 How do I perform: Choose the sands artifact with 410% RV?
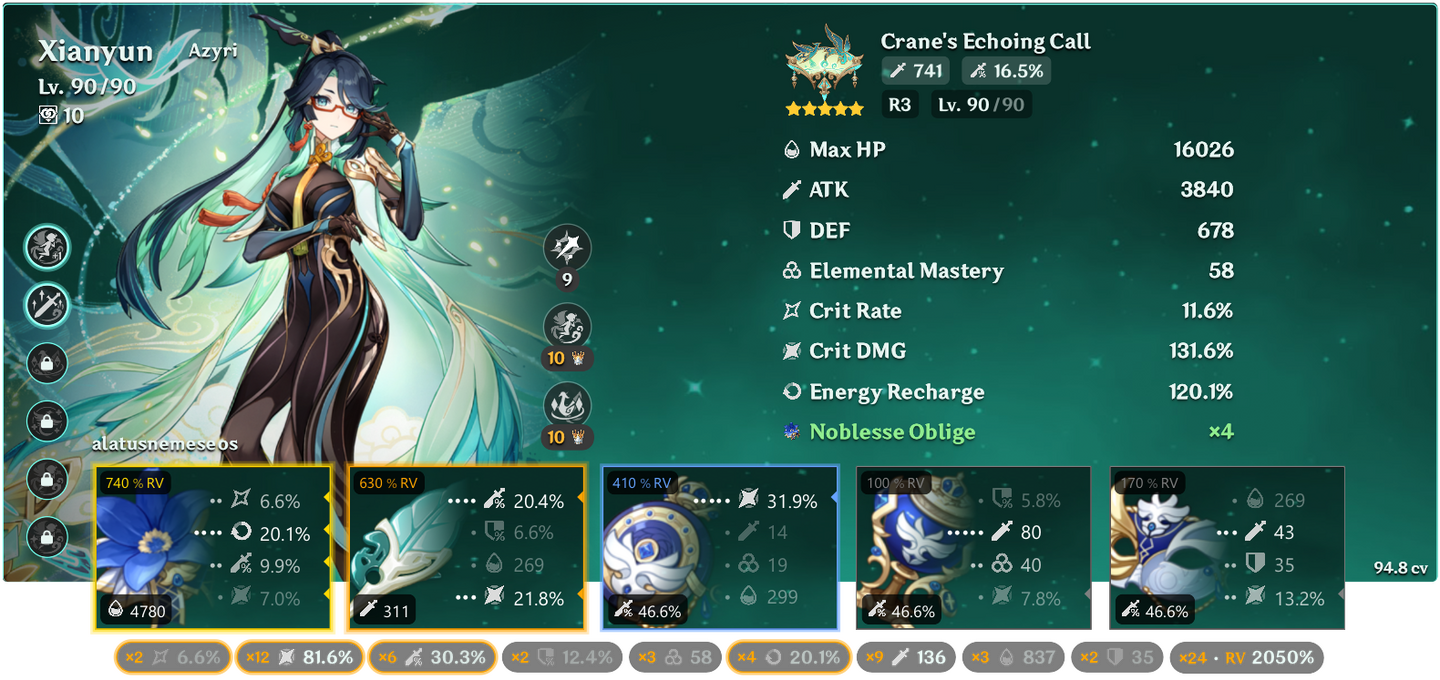719,549
